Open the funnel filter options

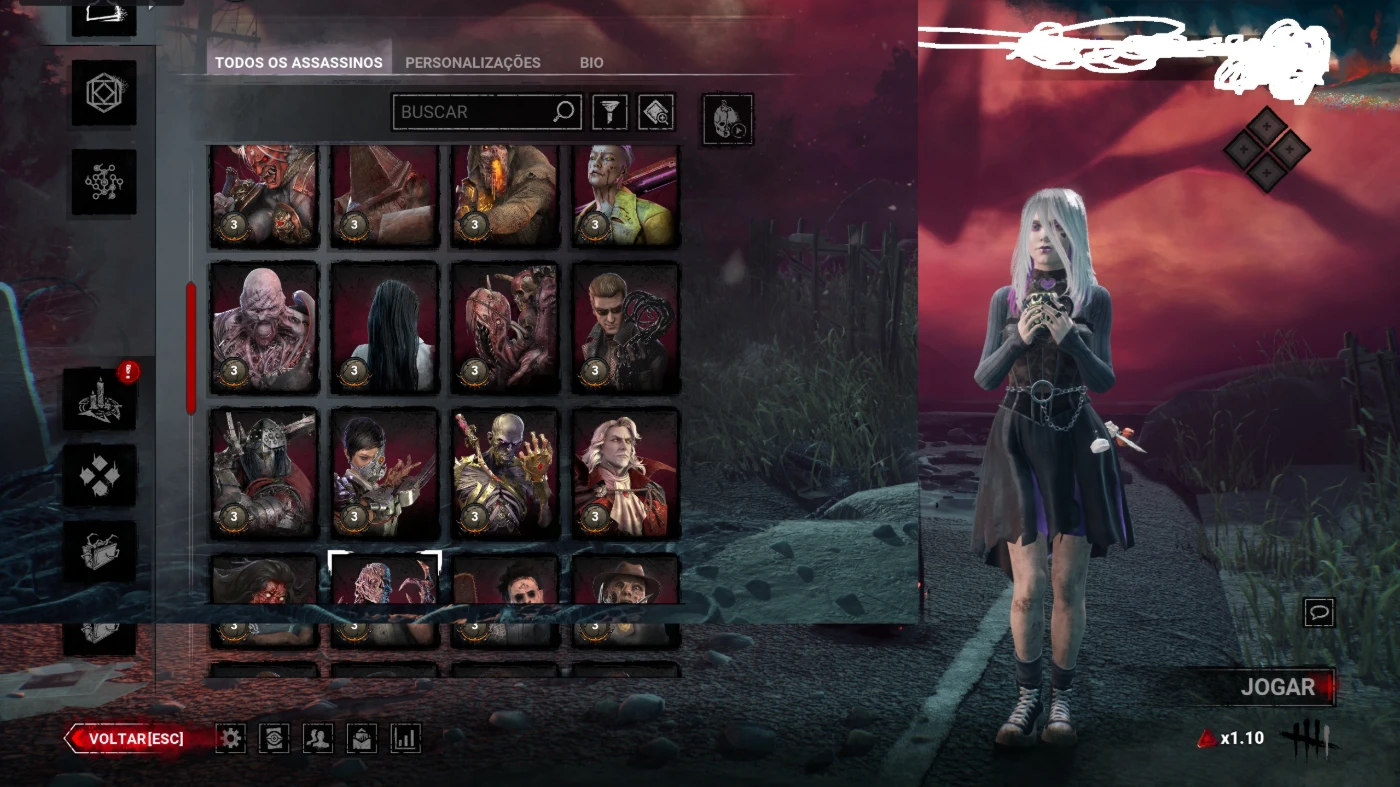[x=610, y=112]
